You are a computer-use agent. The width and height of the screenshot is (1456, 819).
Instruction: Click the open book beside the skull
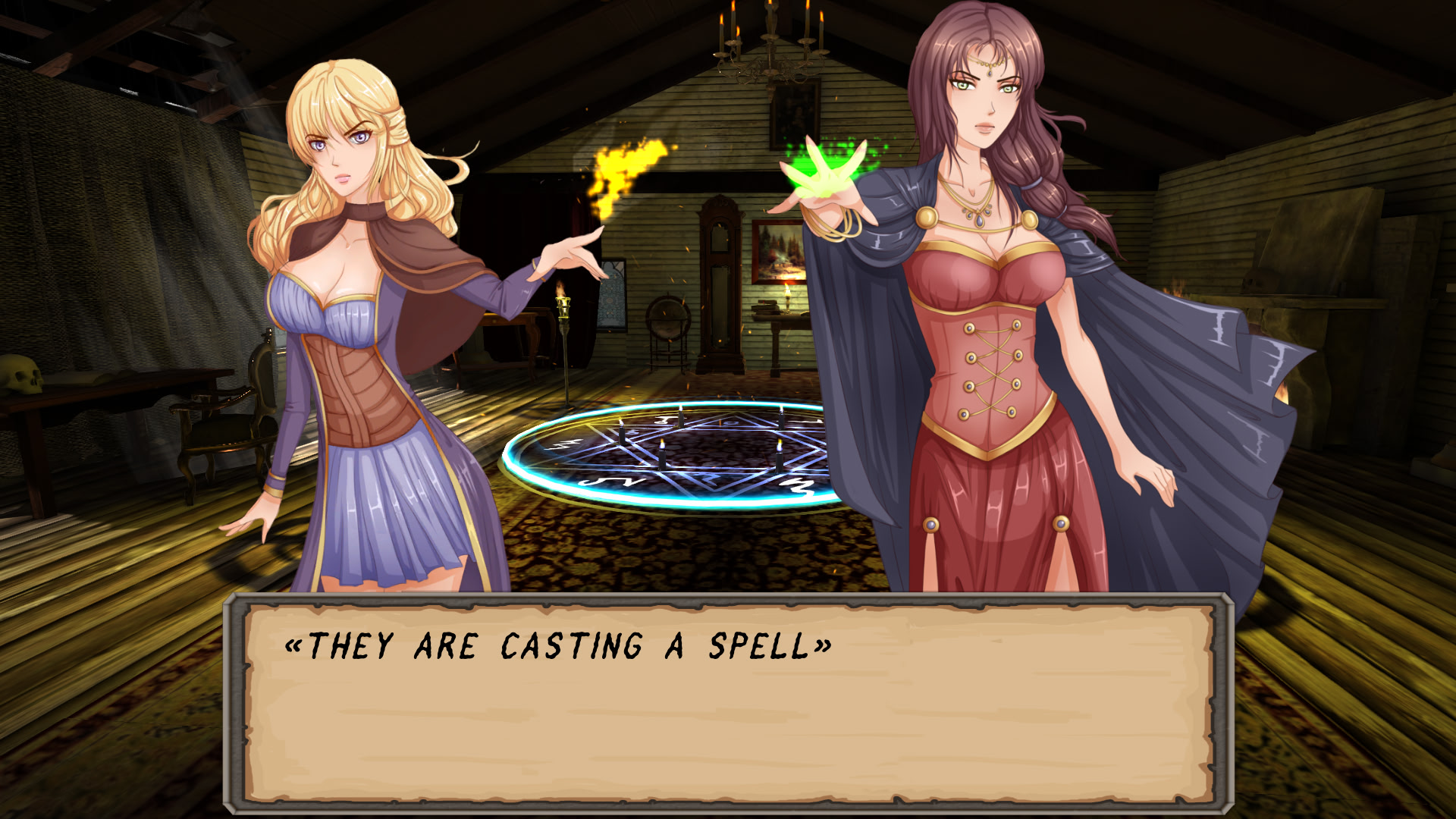(87, 379)
